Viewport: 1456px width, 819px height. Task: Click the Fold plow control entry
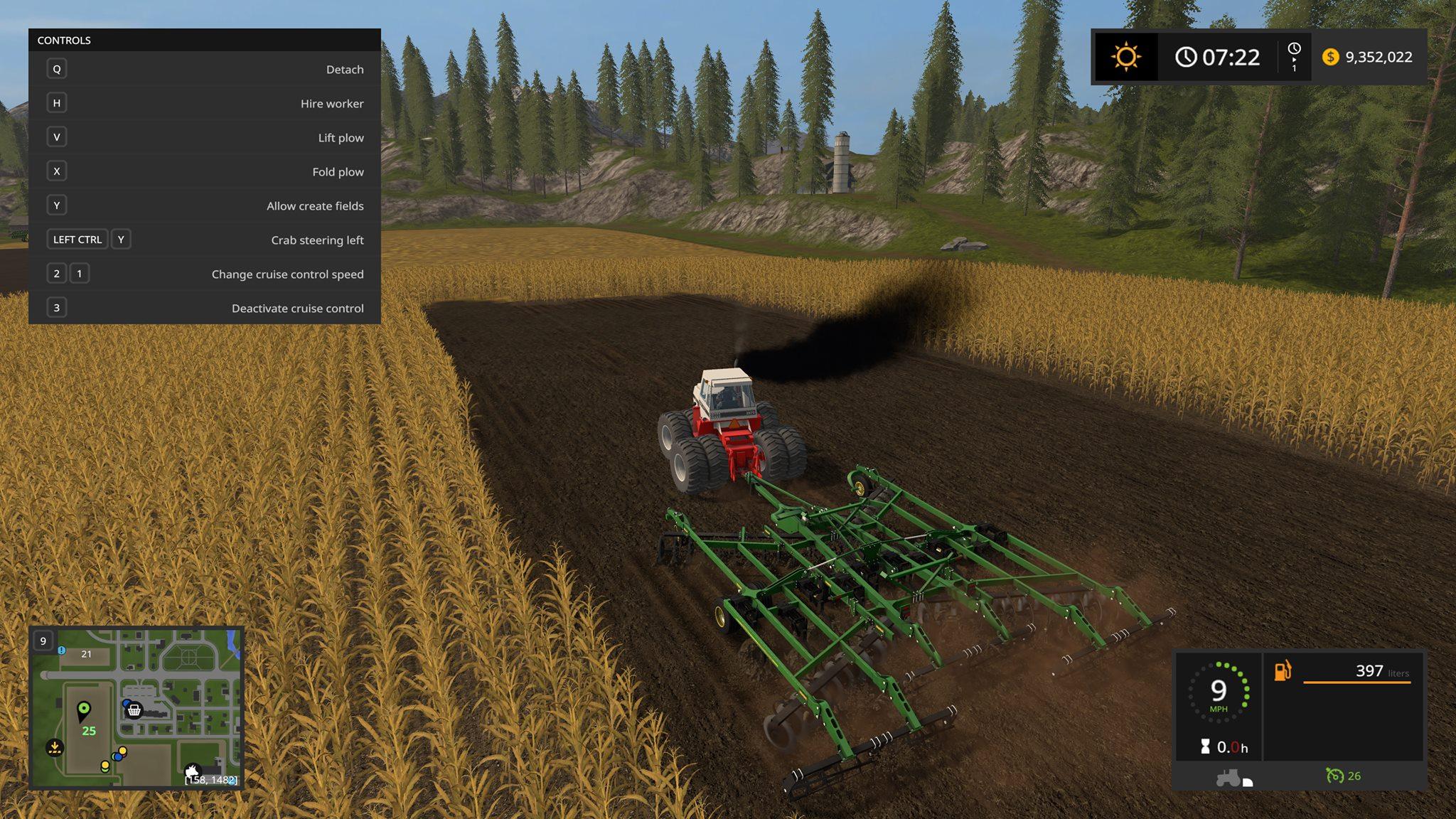(x=205, y=171)
